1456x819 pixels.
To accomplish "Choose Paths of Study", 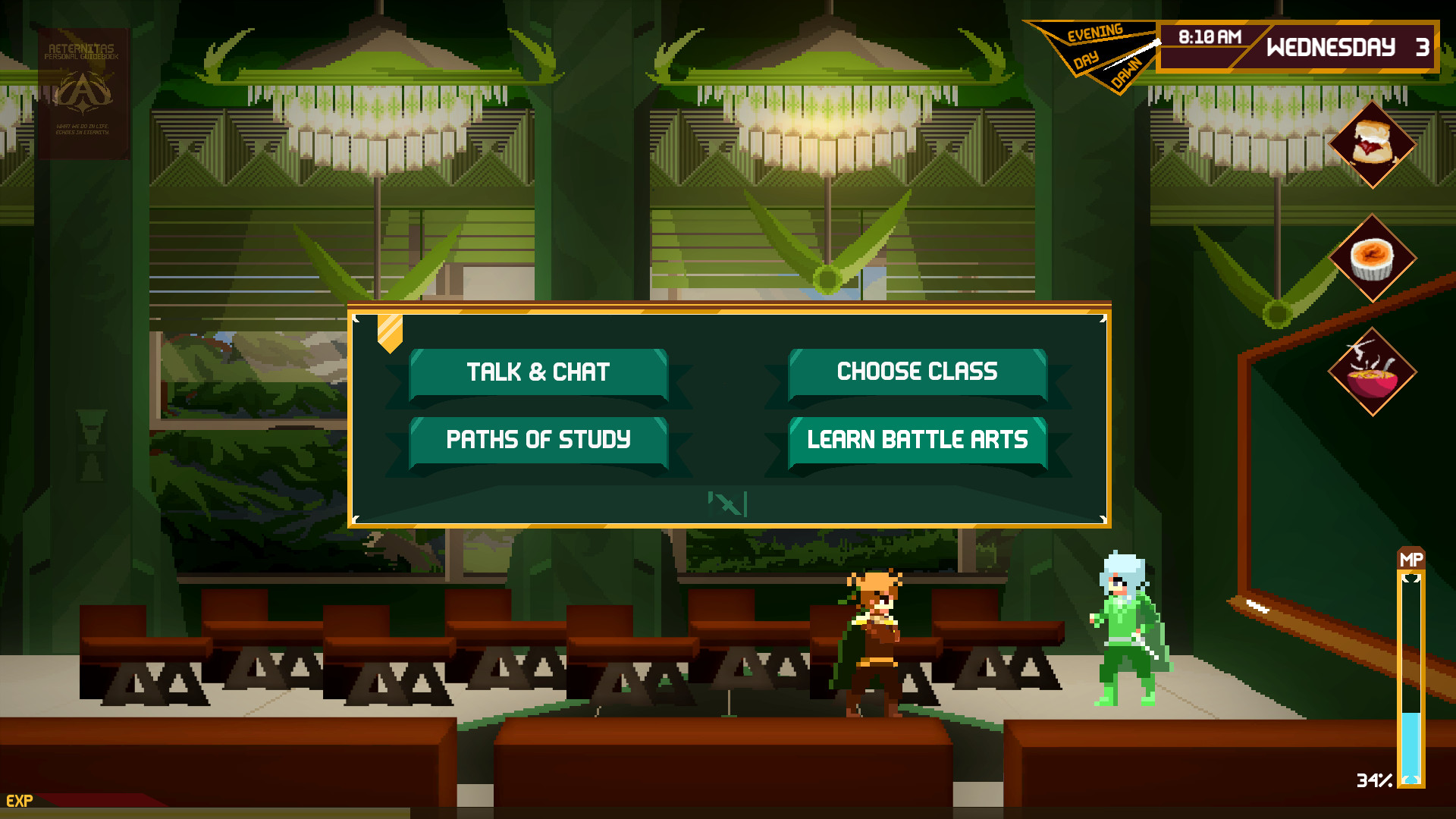I will (538, 440).
